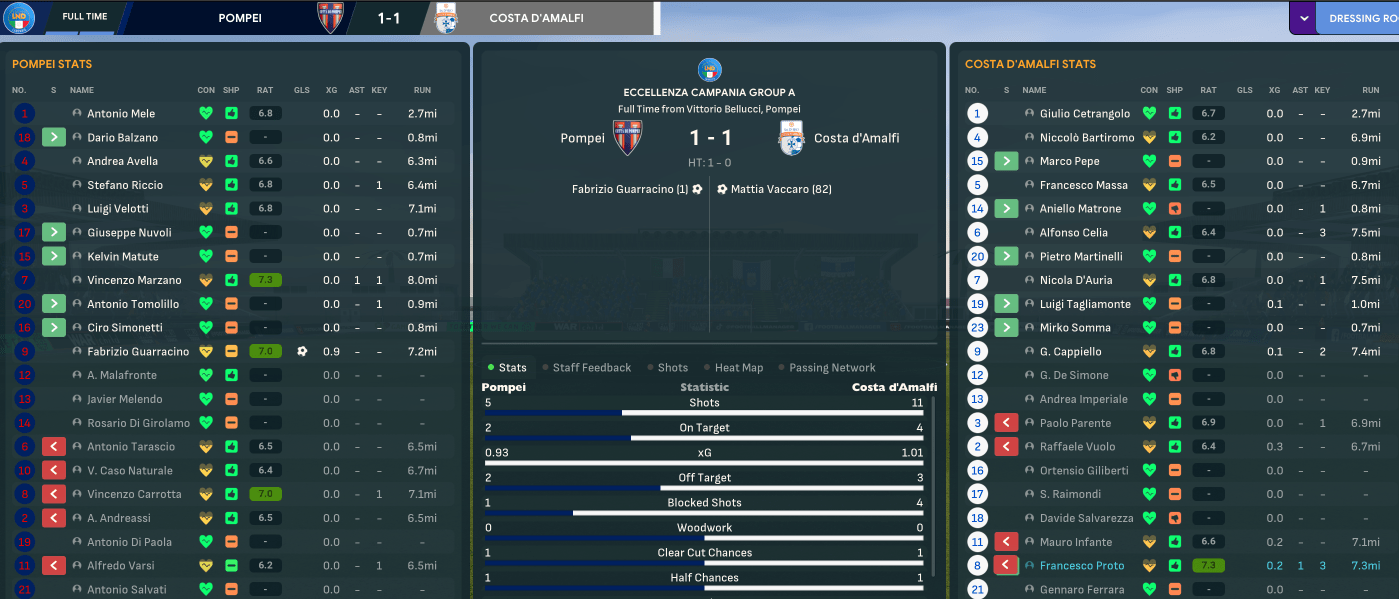Open the Dressing Room button
The width and height of the screenshot is (1399, 599).
click(1360, 18)
